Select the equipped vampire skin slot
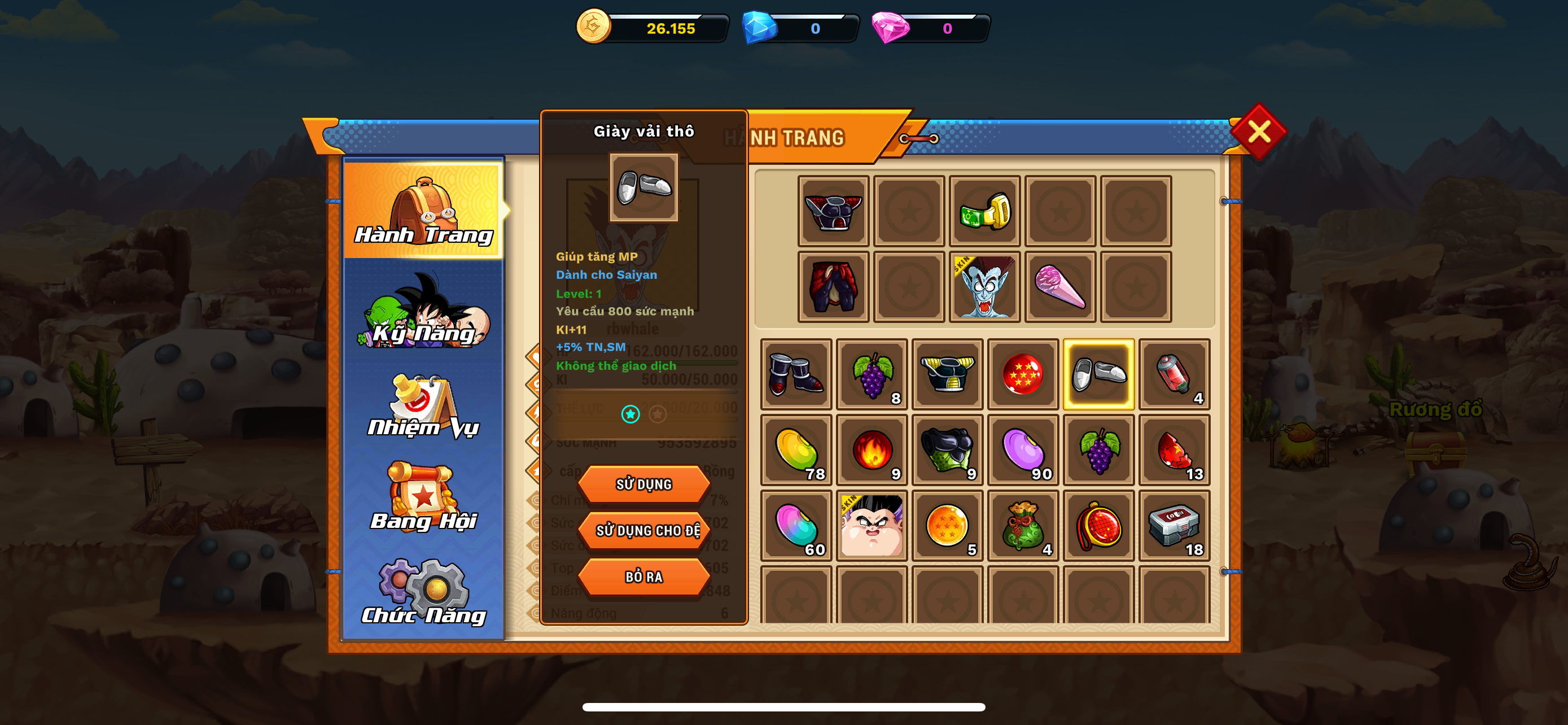Viewport: 1568px width, 725px height. 984,287
